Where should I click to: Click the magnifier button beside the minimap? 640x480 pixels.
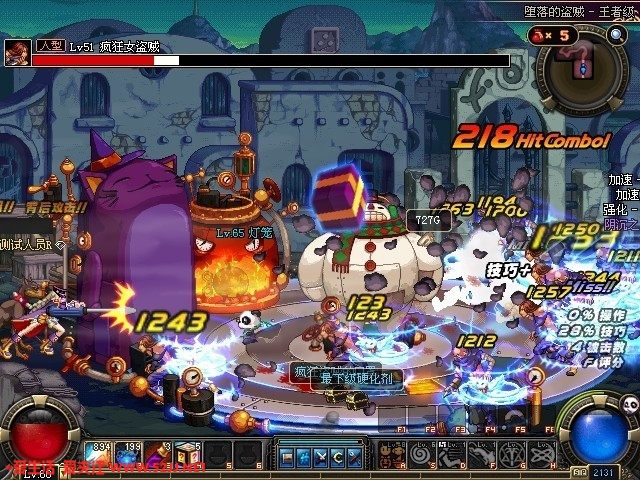(x=616, y=35)
